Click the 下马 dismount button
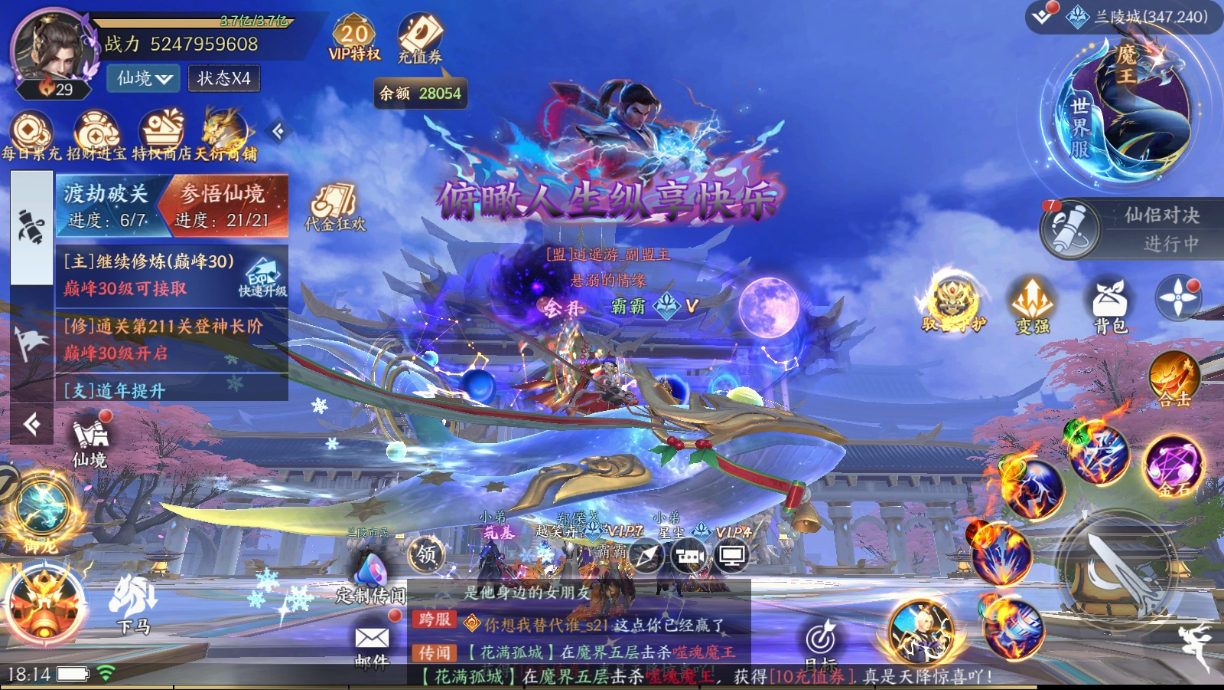 (x=133, y=603)
